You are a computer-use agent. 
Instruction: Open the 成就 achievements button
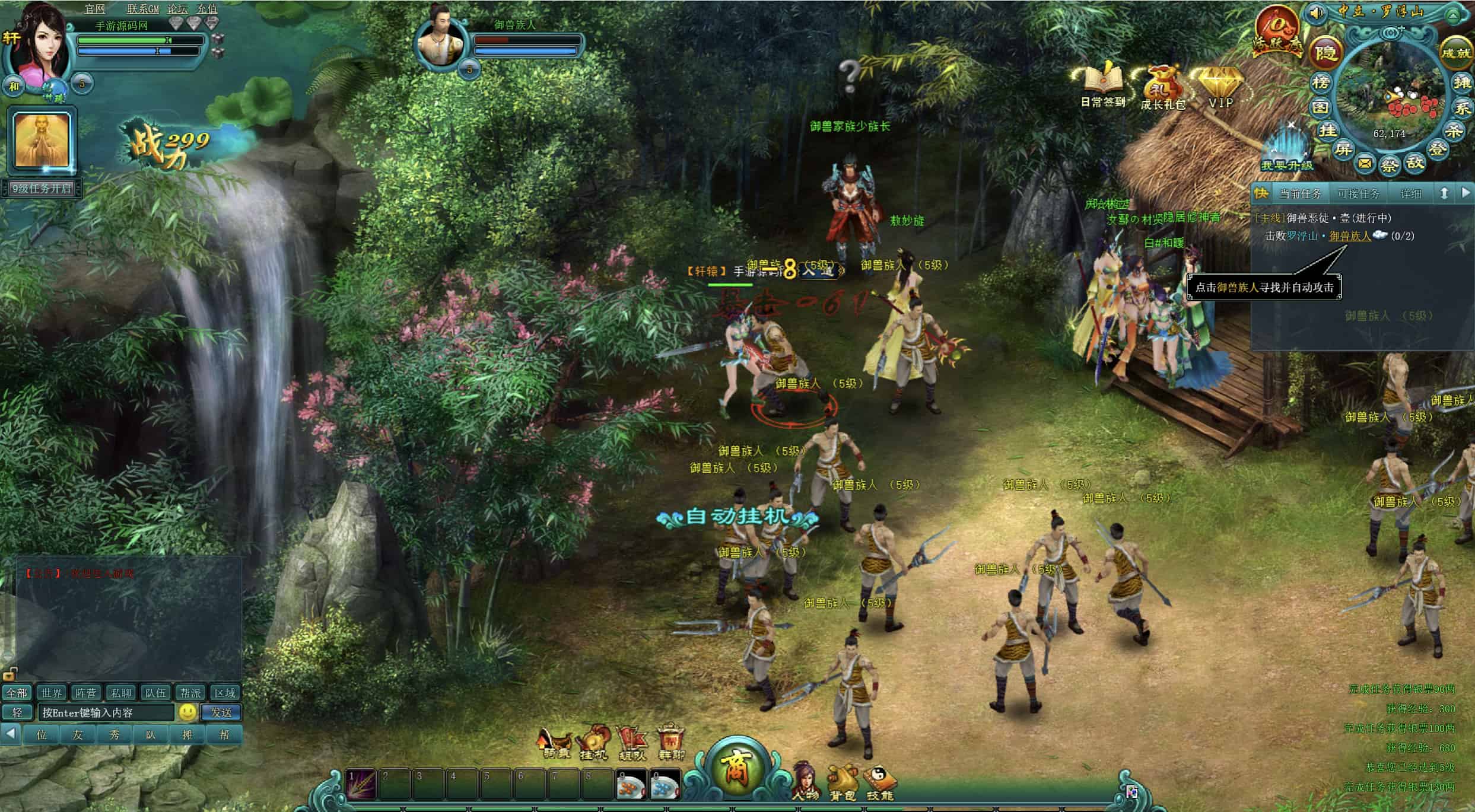1456,53
